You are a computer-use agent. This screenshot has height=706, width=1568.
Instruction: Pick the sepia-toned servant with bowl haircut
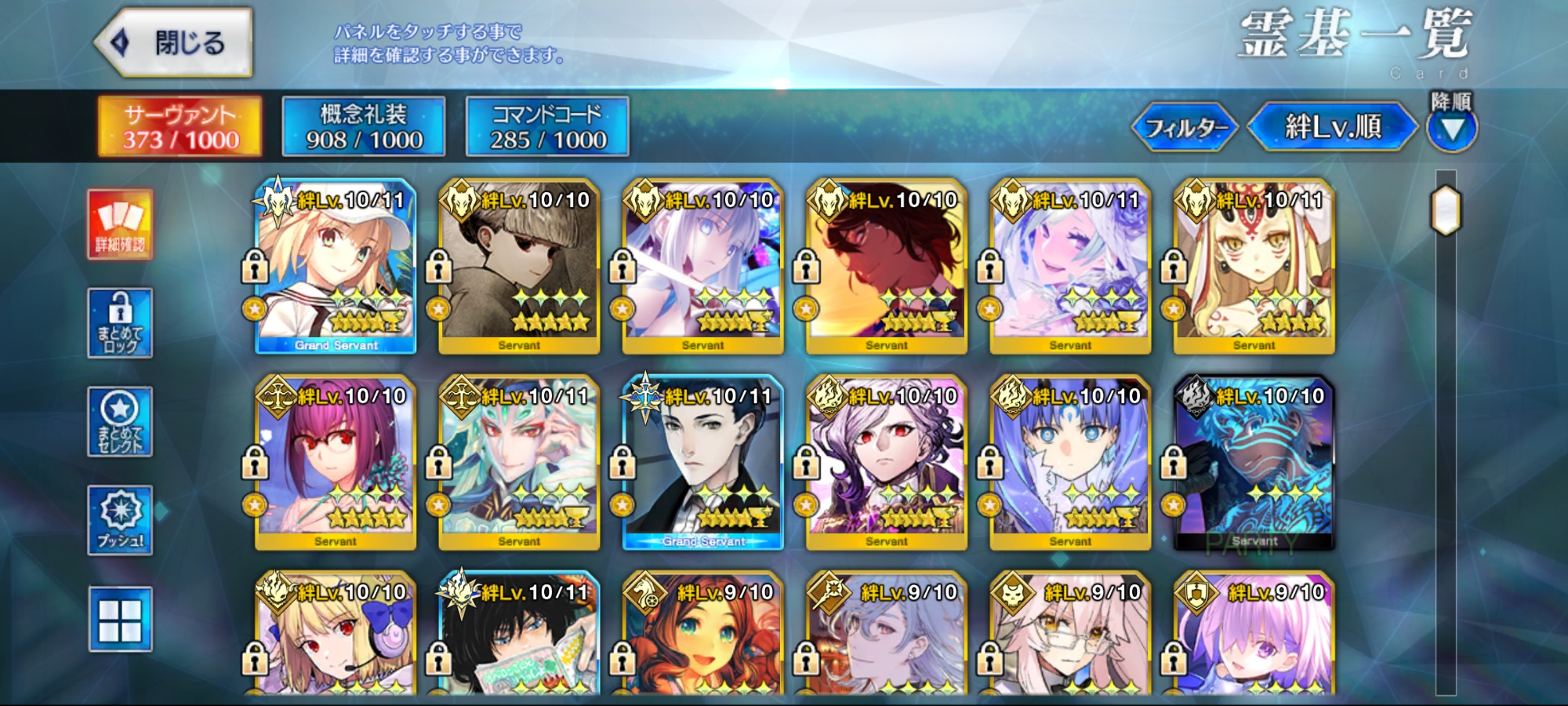(x=519, y=267)
